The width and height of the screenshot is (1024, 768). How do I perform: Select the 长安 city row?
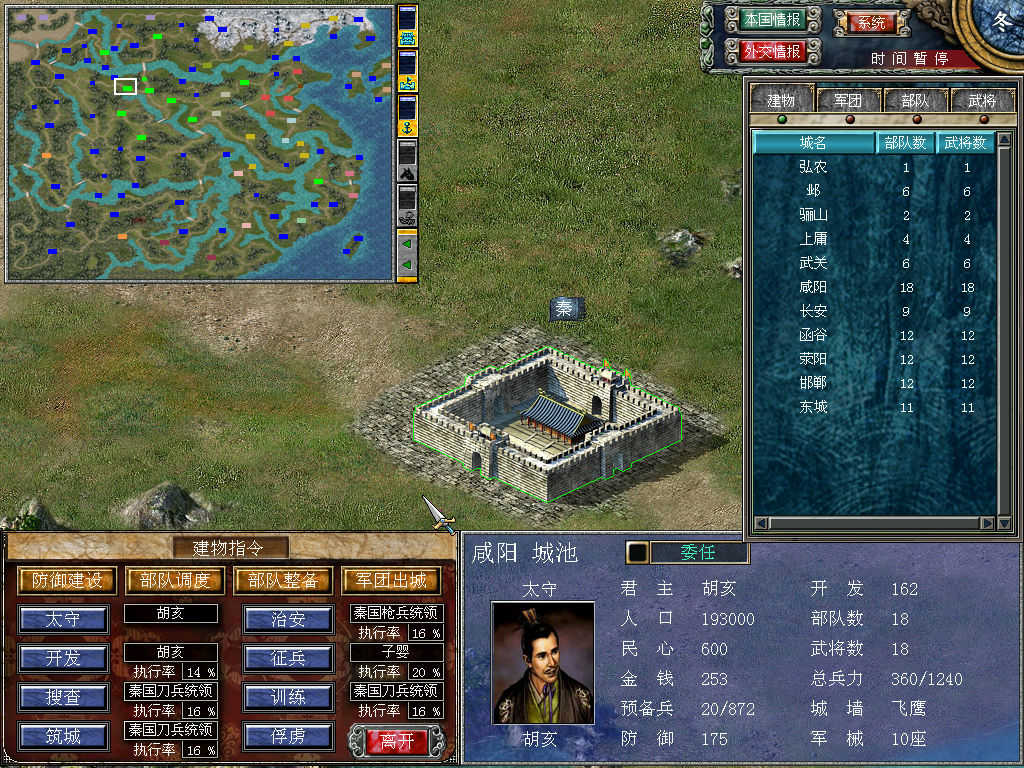pyautogui.click(x=813, y=311)
